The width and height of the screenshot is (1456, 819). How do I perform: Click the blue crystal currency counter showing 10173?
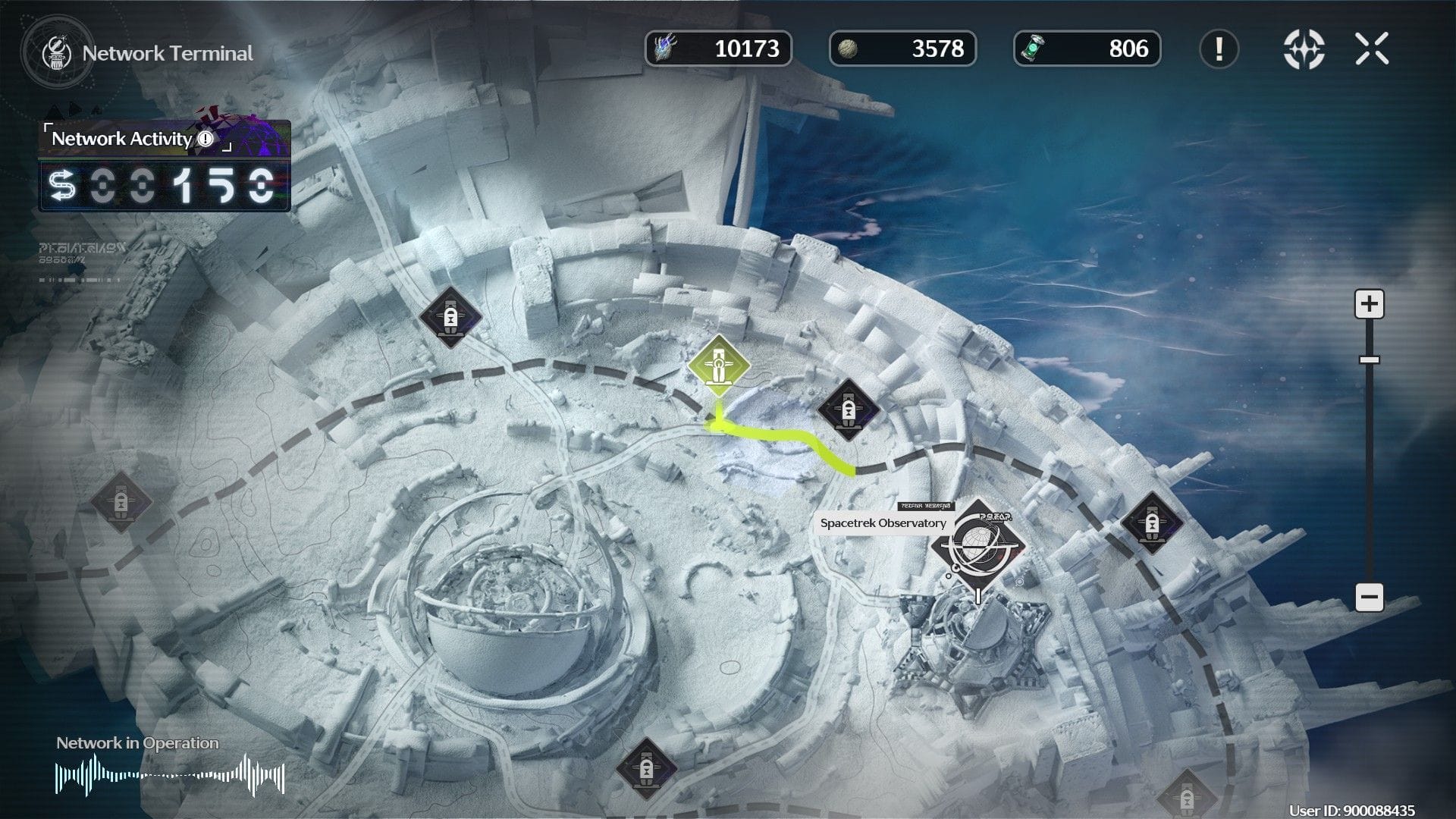[719, 50]
